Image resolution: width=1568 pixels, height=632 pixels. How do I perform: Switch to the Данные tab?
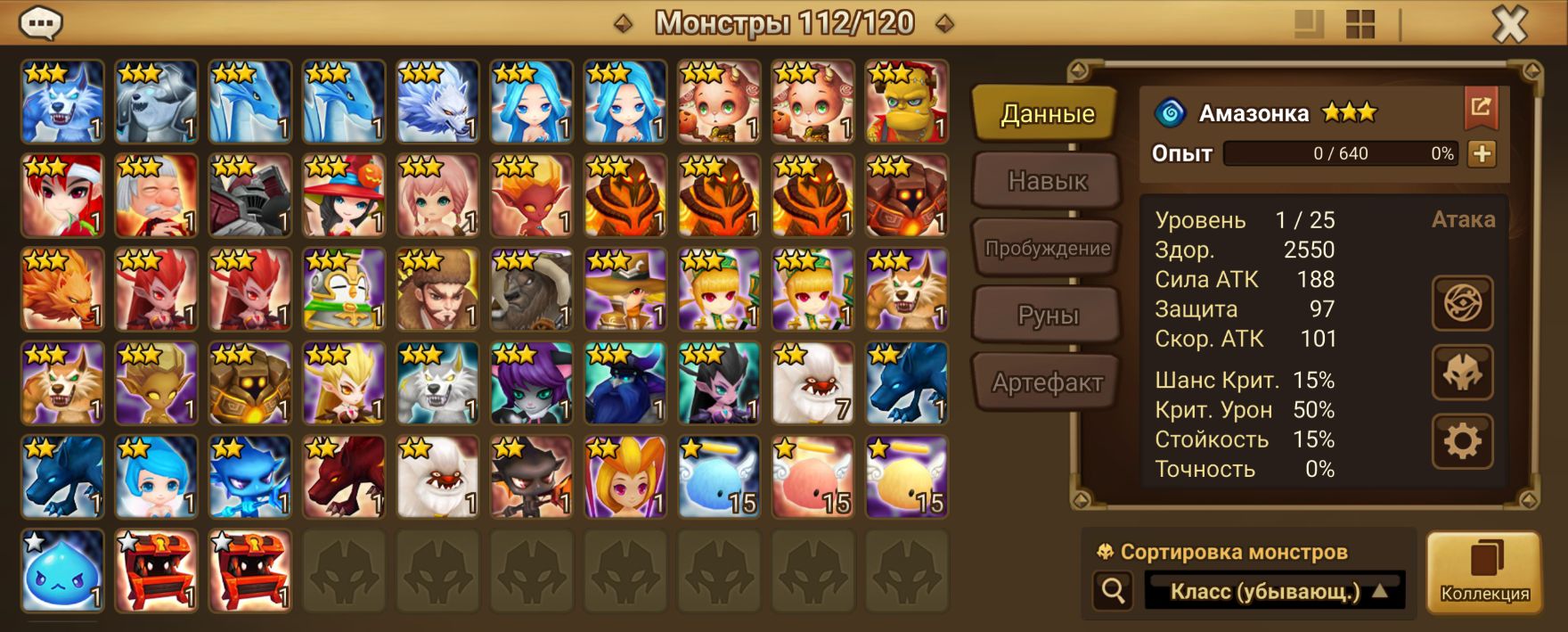(1046, 114)
